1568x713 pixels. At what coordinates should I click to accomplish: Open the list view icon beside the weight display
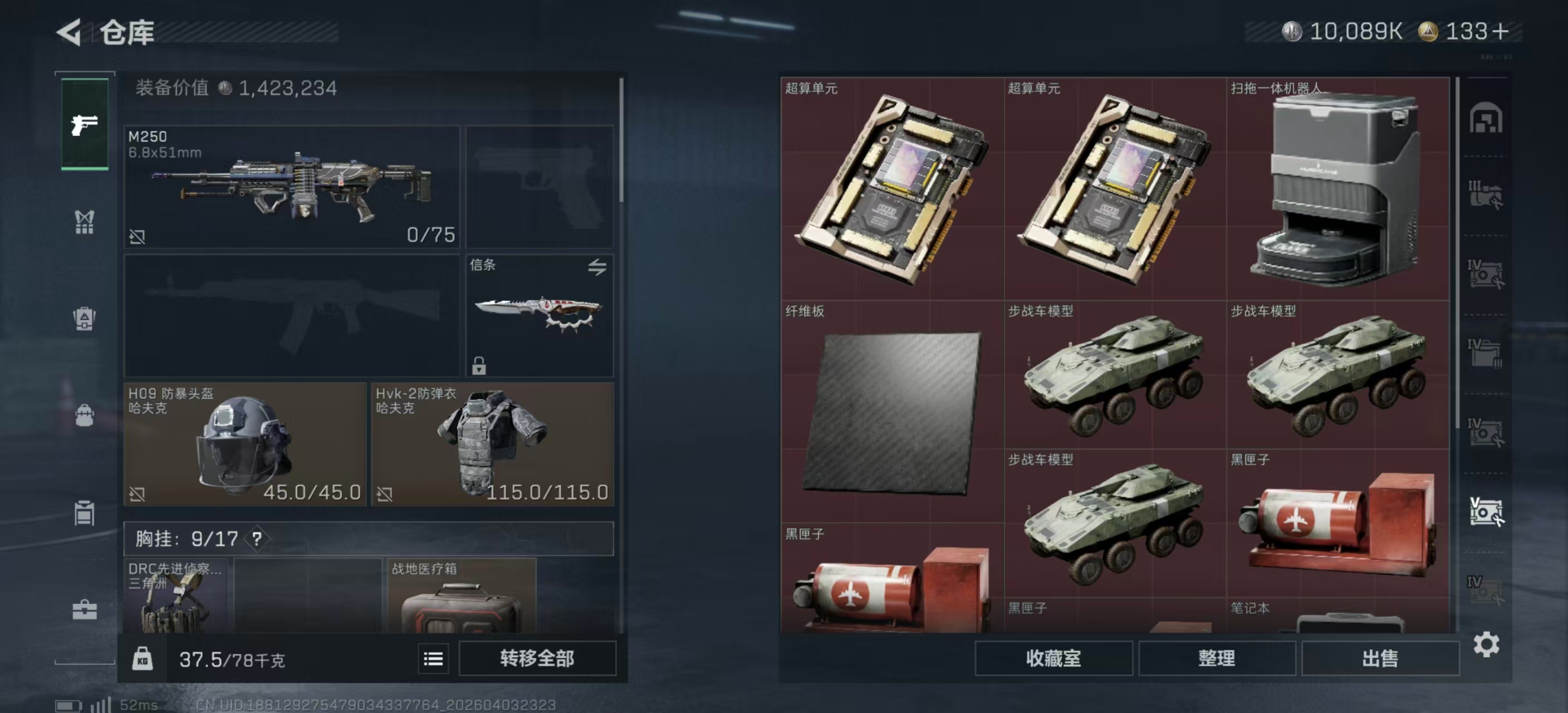tap(433, 658)
